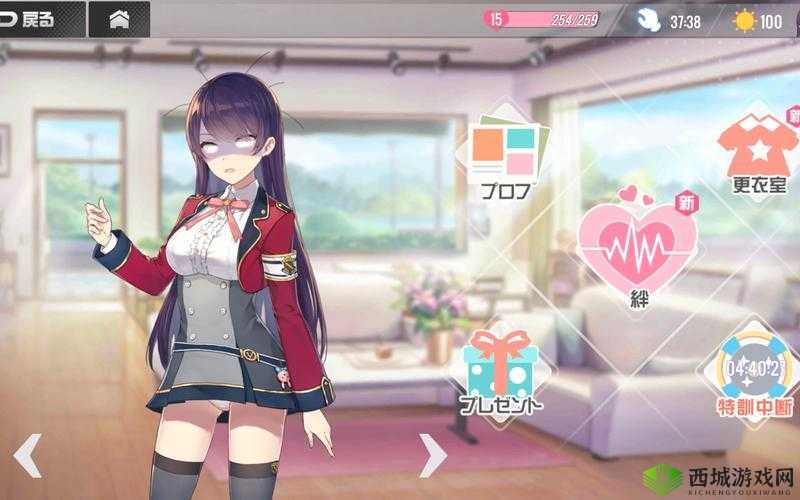This screenshot has width=800, height=500.
Task: Tap the sun currency icon
Action: (x=744, y=20)
